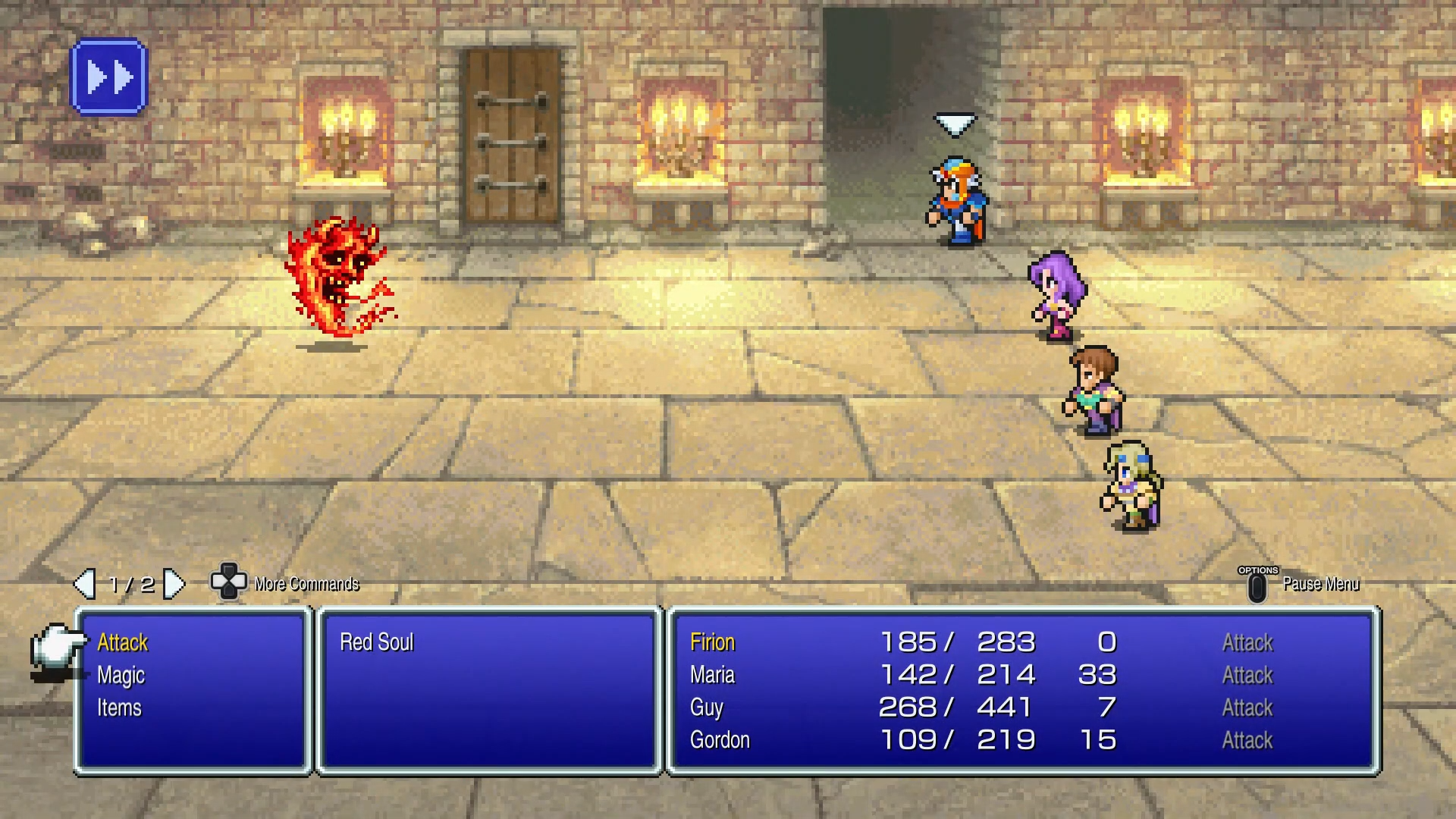
Task: Click Gordon's HP readout 109/219
Action: pos(955,740)
